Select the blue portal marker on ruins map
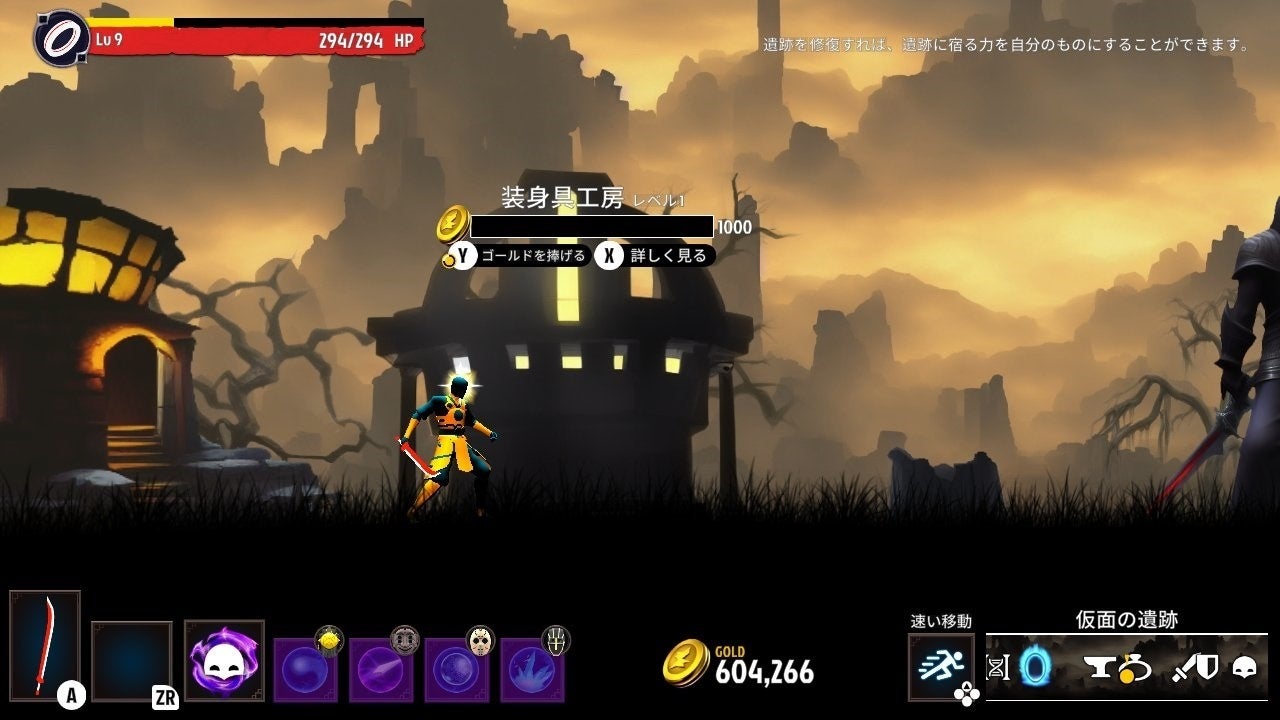Screen dimensions: 1280x720 pyautogui.click(x=1035, y=667)
